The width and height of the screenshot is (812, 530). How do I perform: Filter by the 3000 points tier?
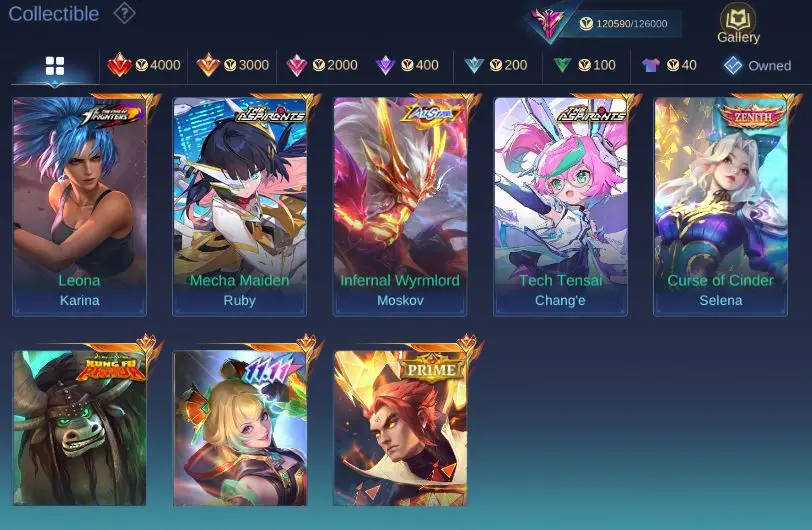pos(233,65)
